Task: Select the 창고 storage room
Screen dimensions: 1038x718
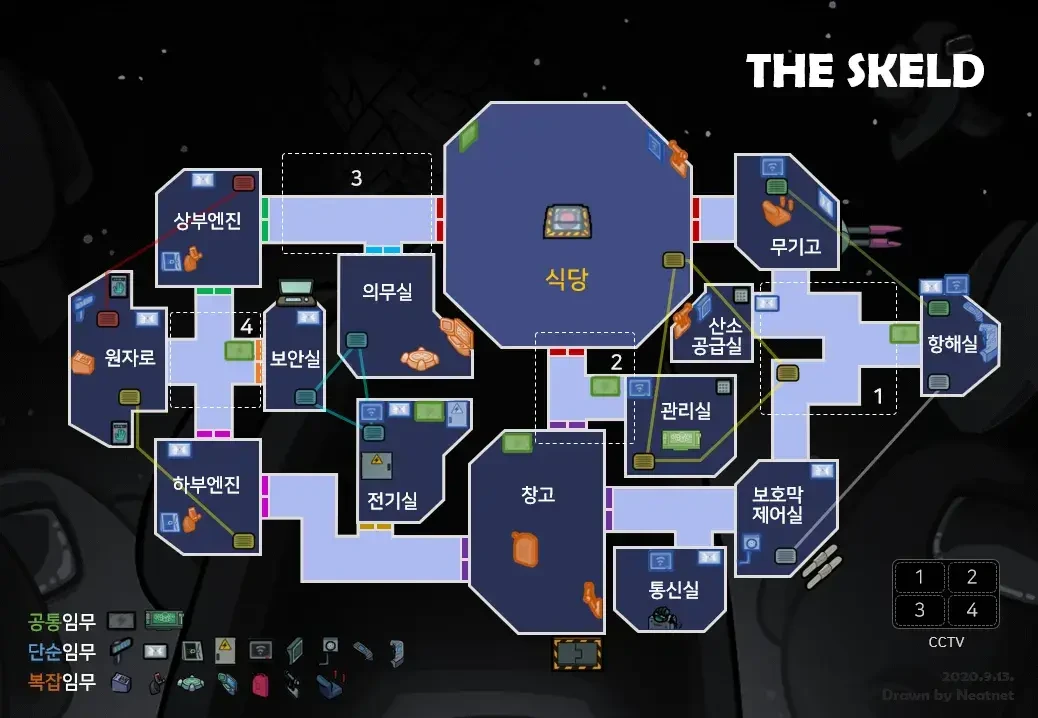Action: [x=538, y=494]
